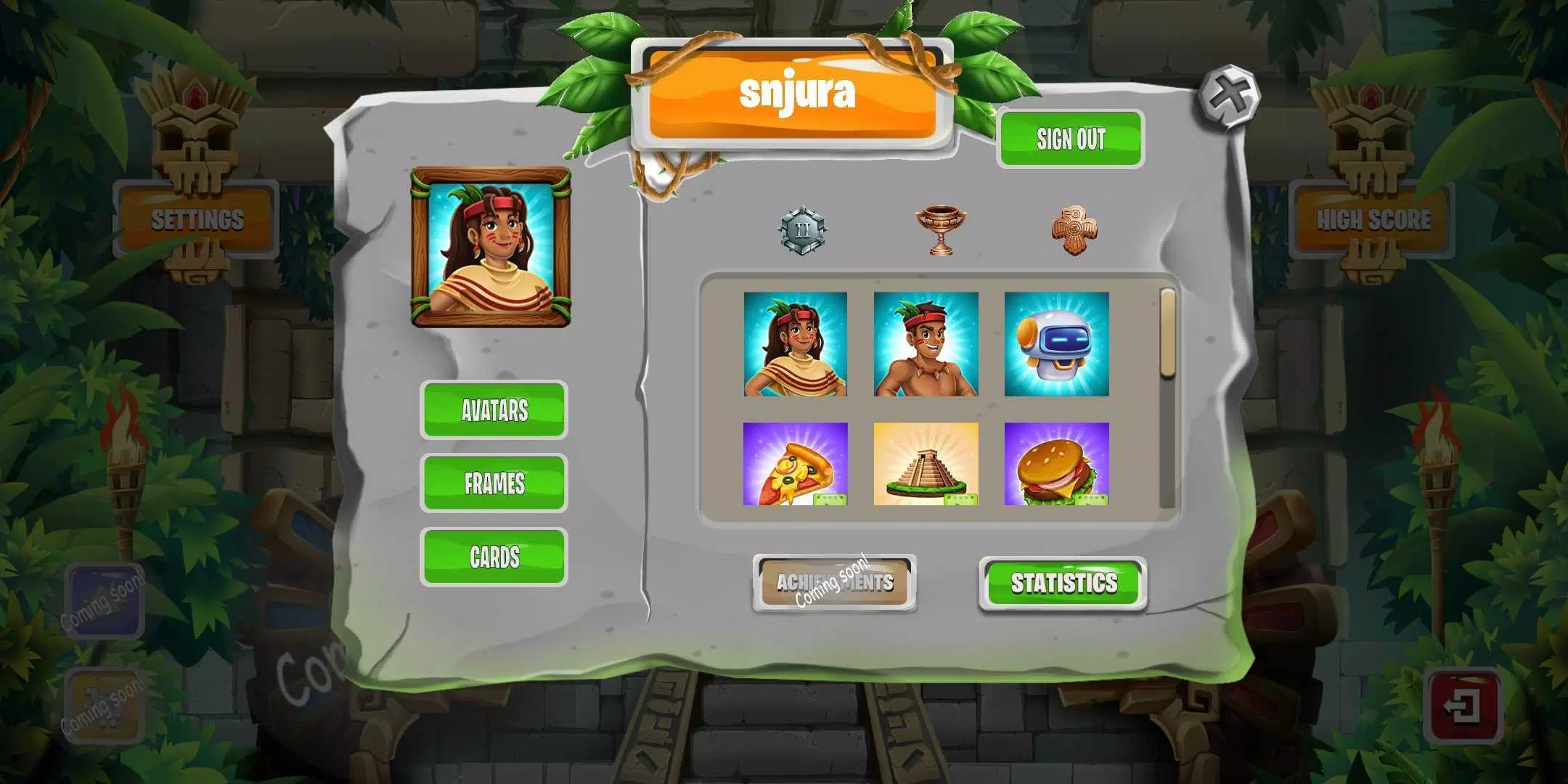The height and width of the screenshot is (784, 1568).
Task: Select the female warrior avatar thumbnail
Action: (796, 344)
